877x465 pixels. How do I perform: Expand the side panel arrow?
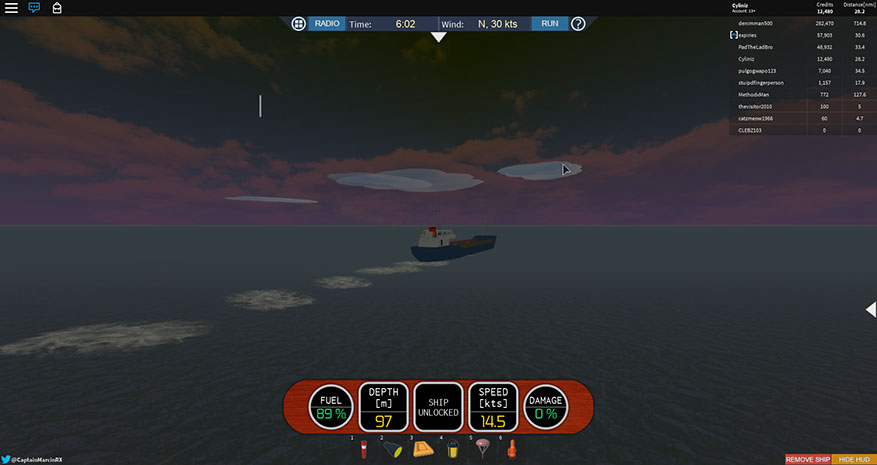[870, 310]
